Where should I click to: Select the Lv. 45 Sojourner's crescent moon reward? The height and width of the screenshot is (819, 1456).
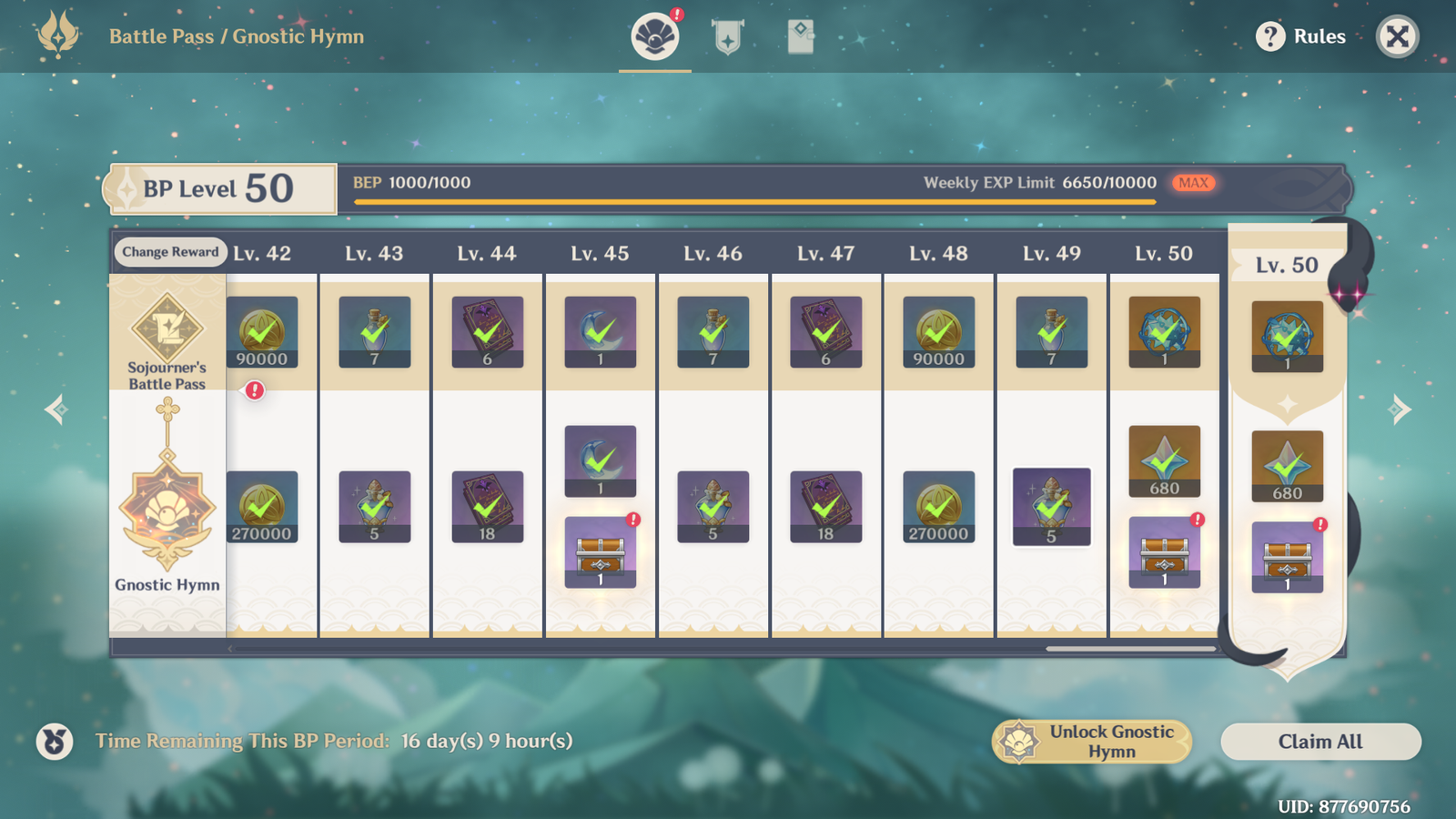tap(601, 332)
